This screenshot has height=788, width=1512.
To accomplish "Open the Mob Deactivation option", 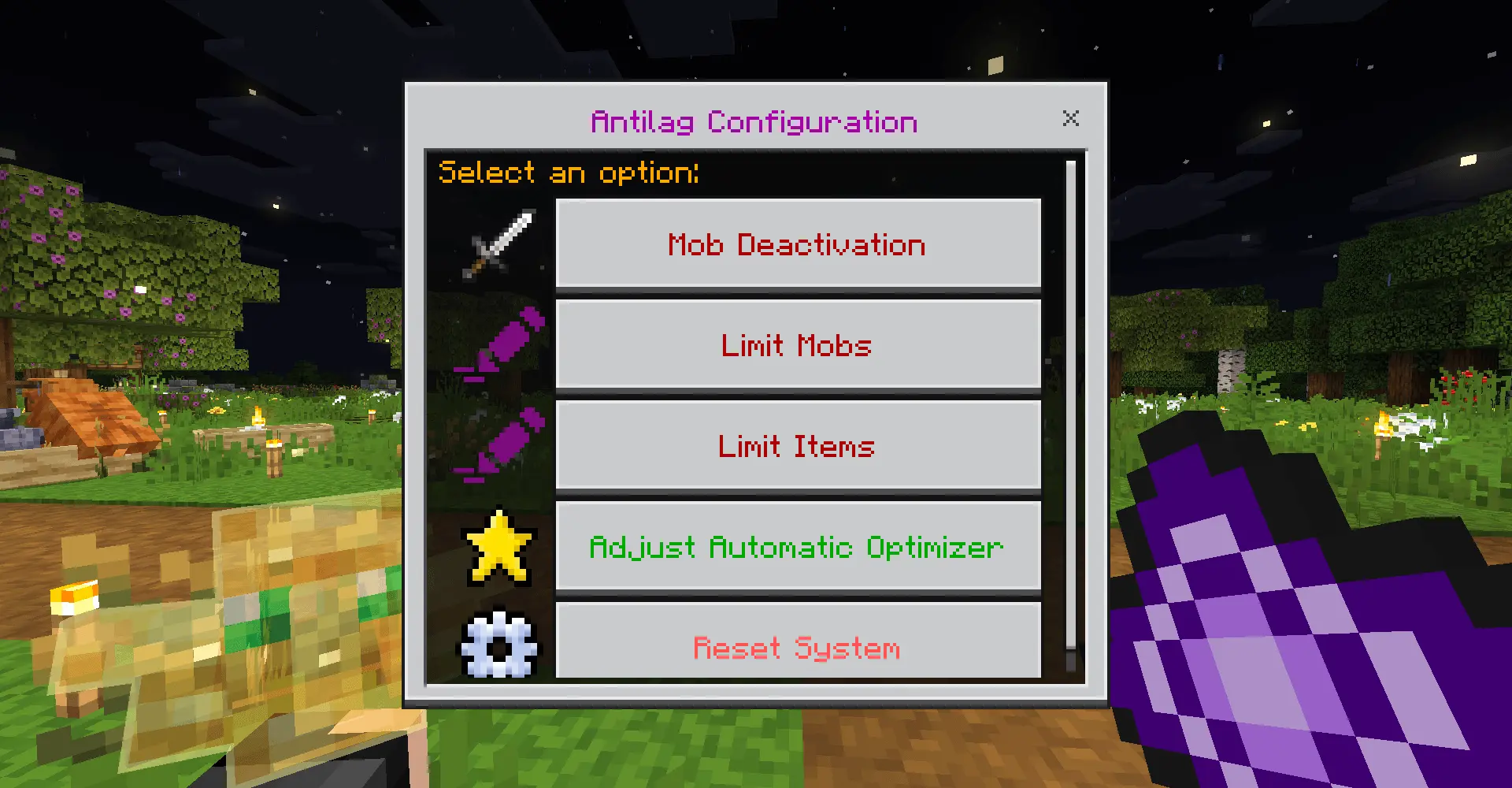I will coord(798,243).
